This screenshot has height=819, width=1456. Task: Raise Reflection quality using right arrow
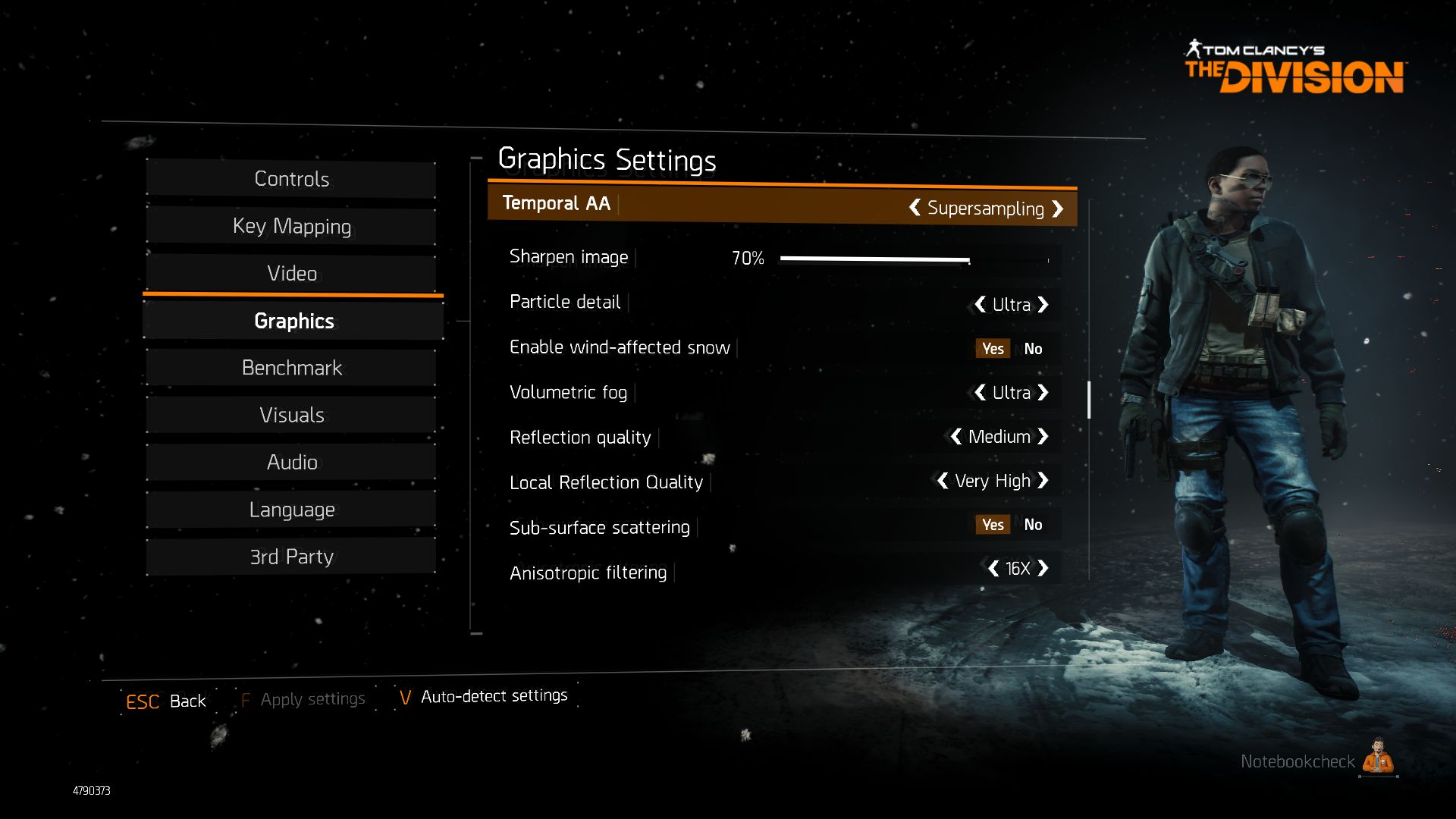(x=1043, y=436)
